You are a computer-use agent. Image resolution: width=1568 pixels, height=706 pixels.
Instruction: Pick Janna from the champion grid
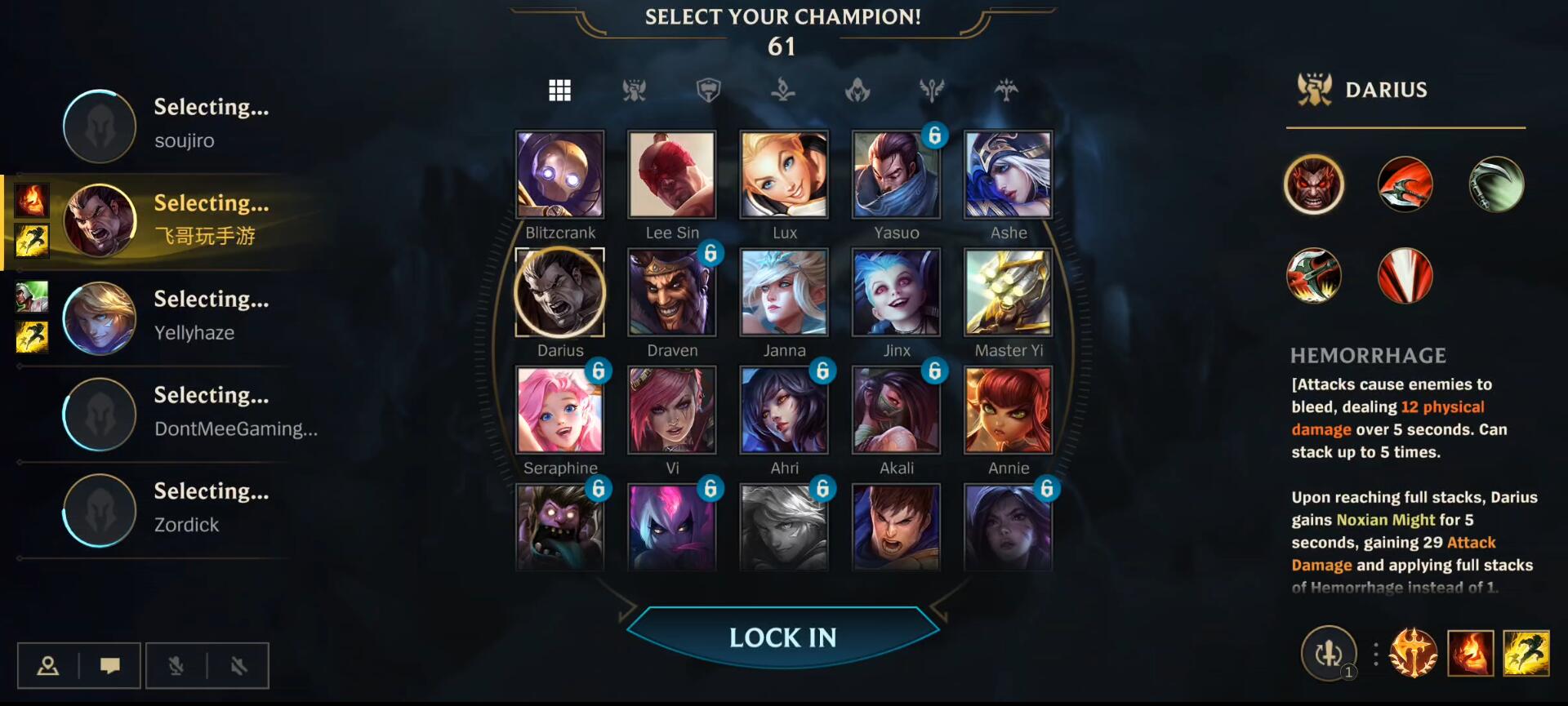pyautogui.click(x=784, y=292)
